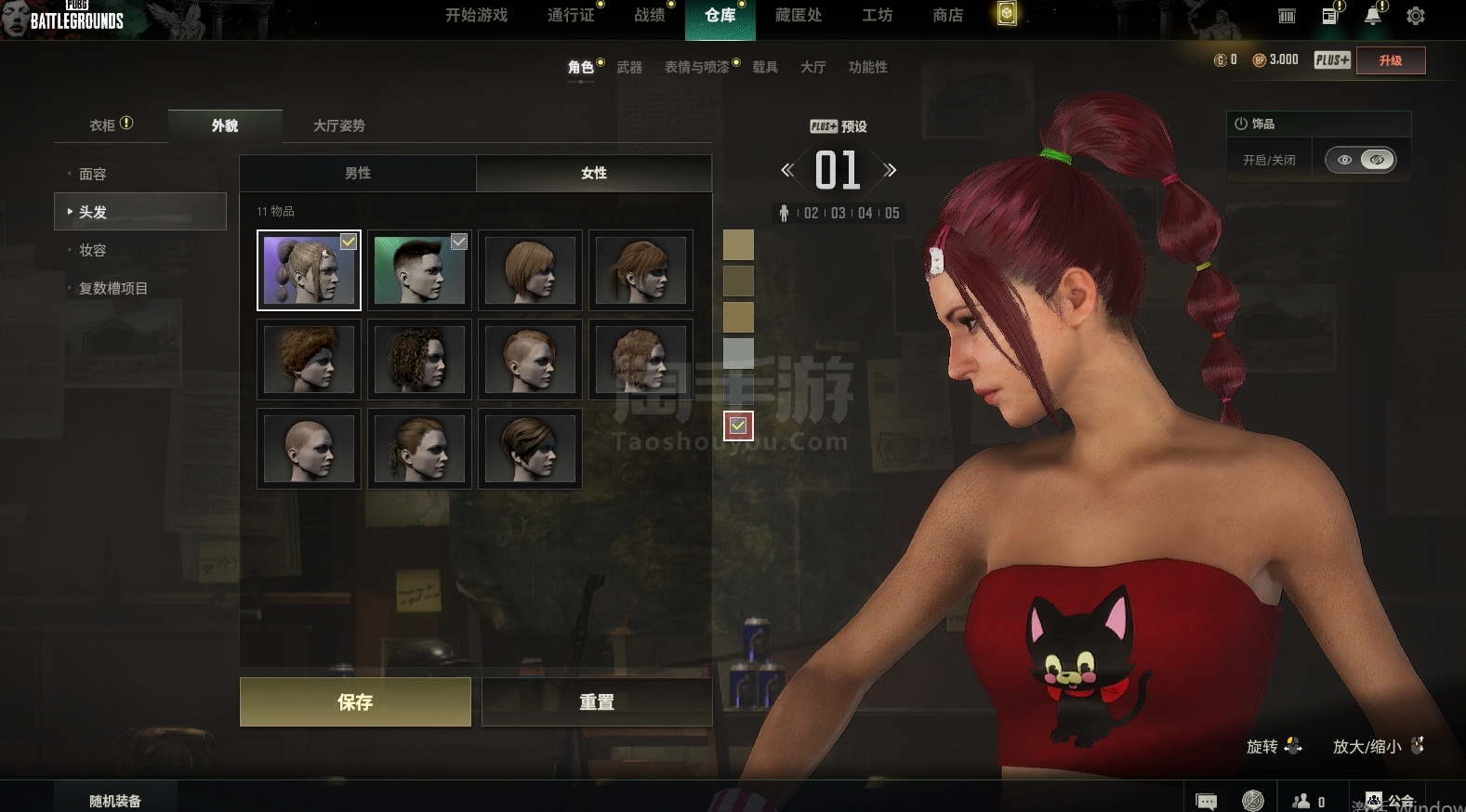Switch to the 男性 gender tab
This screenshot has width=1466, height=812.
click(x=358, y=173)
